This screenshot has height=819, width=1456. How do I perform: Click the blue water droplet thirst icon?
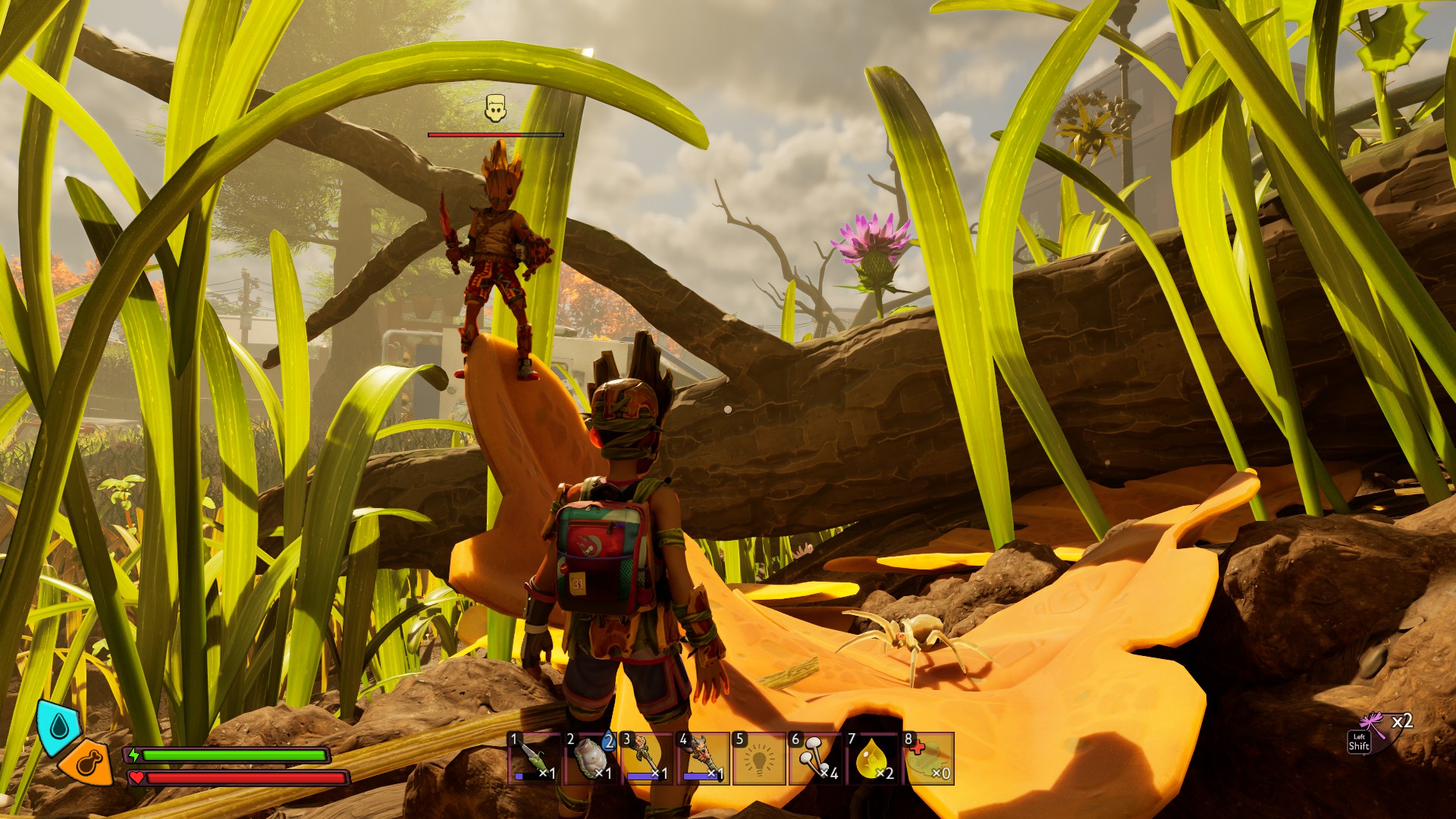coord(58,726)
